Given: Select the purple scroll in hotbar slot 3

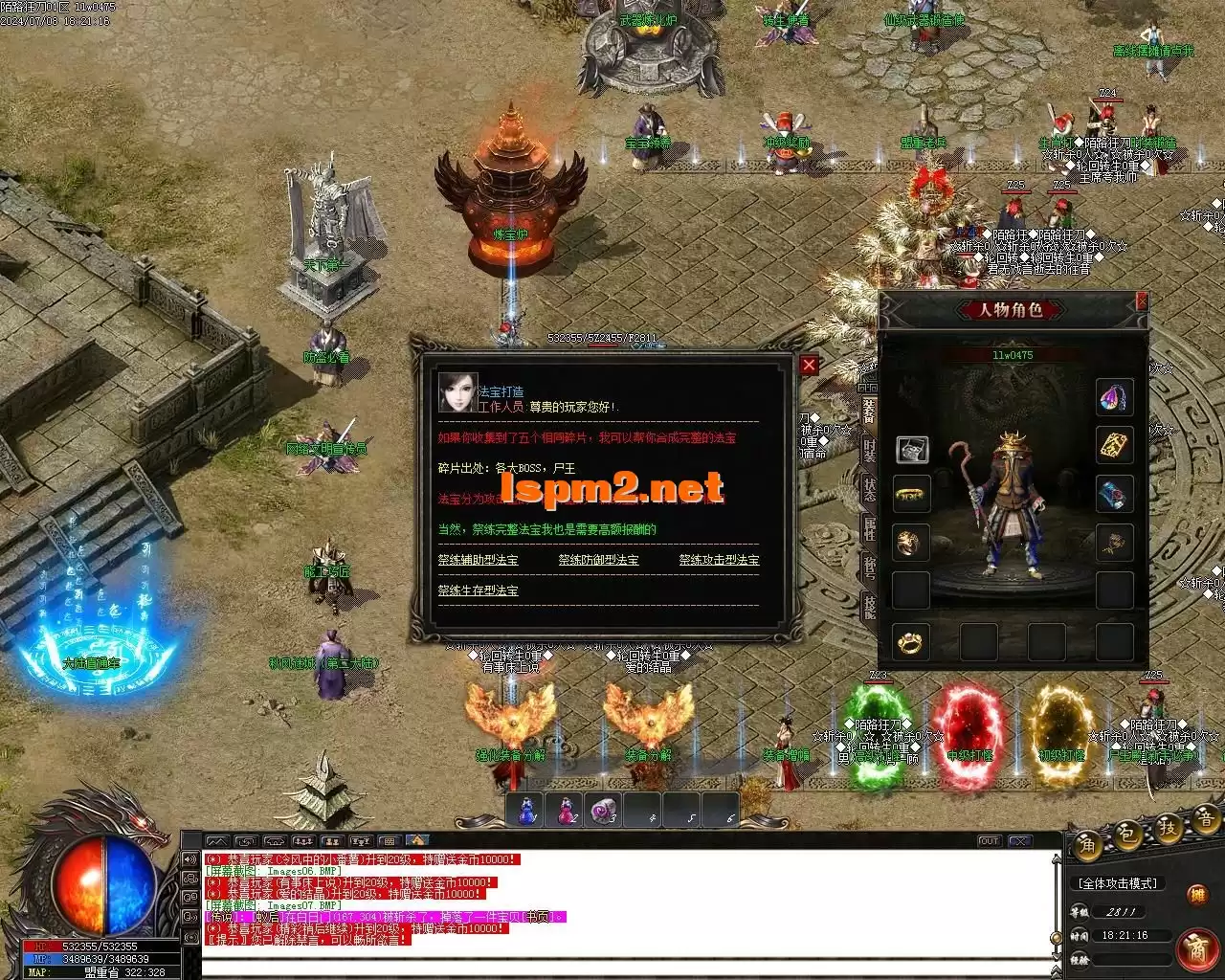Looking at the screenshot, I should (604, 812).
